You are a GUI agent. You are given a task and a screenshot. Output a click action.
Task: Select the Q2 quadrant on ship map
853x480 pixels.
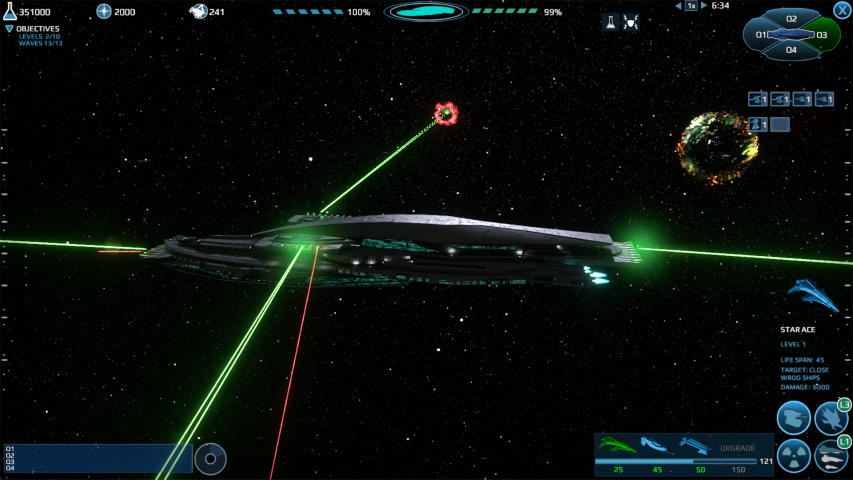tap(791, 19)
